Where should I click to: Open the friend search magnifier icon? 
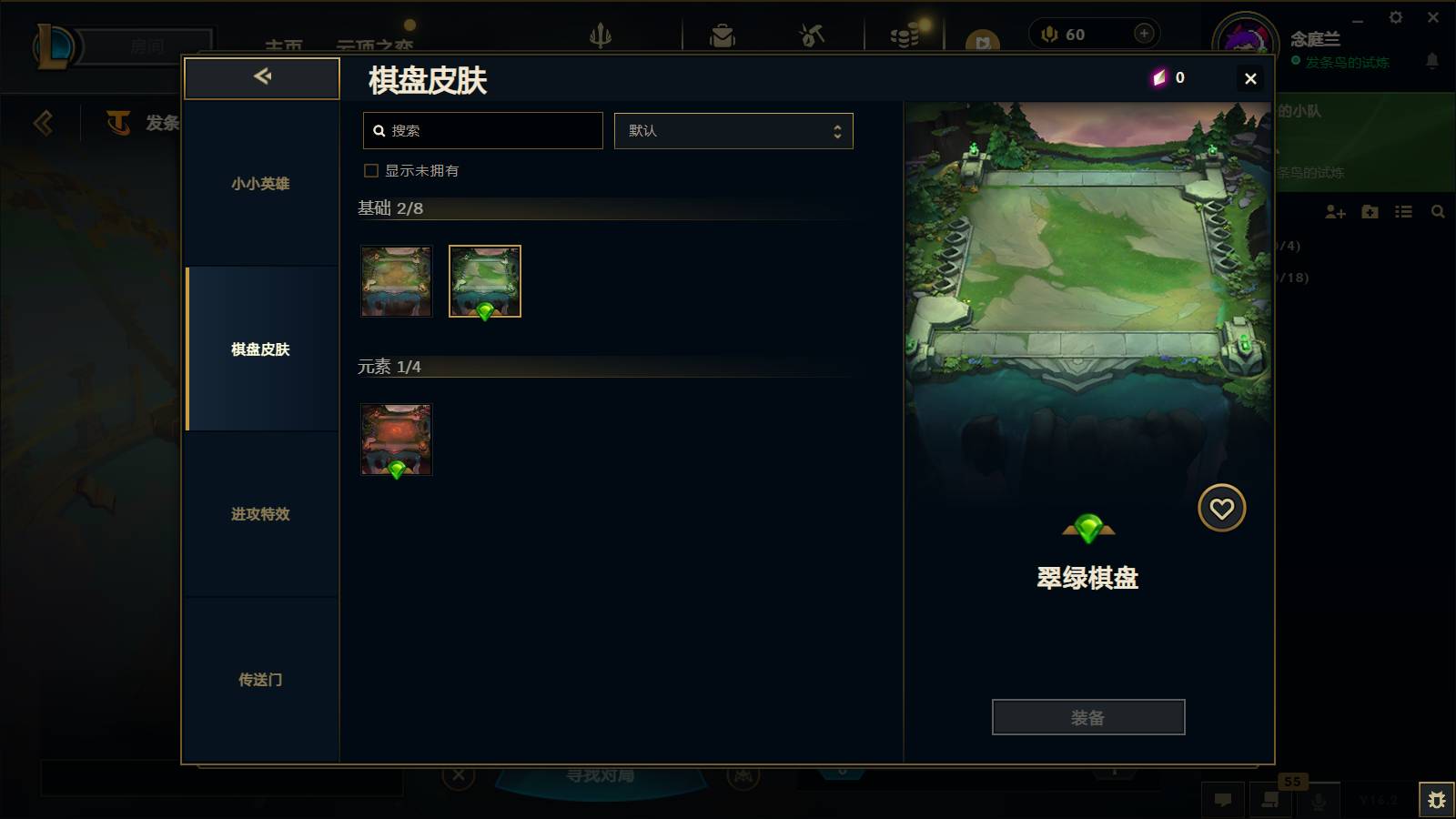[x=1438, y=211]
